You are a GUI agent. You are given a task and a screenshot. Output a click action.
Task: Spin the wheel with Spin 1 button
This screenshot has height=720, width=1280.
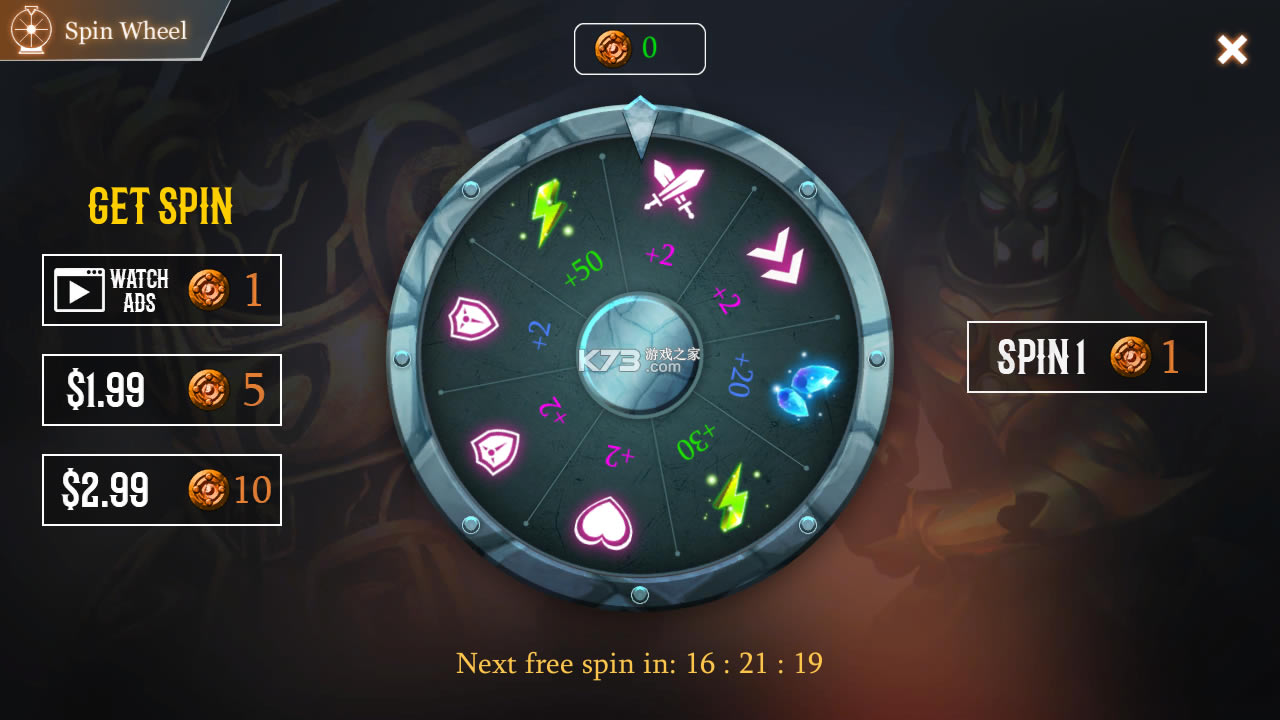(1086, 357)
